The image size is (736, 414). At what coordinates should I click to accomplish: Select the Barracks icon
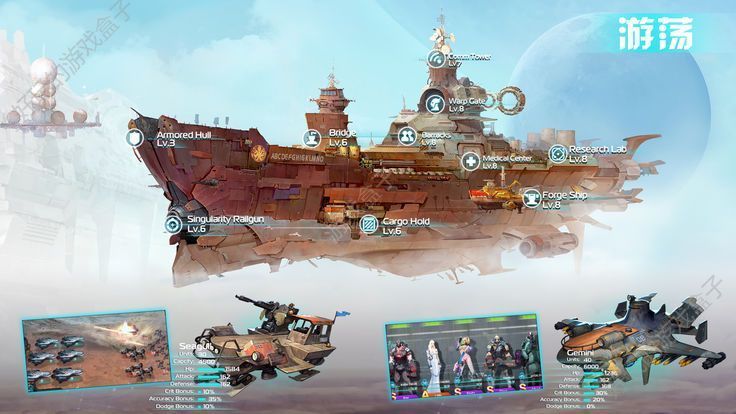click(406, 136)
